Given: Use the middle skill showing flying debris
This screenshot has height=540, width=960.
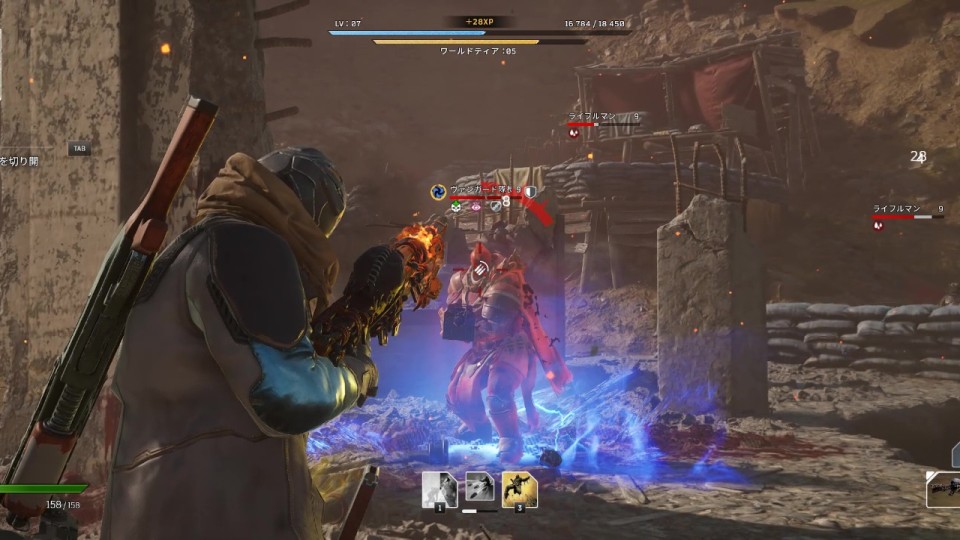Looking at the screenshot, I should 479,489.
